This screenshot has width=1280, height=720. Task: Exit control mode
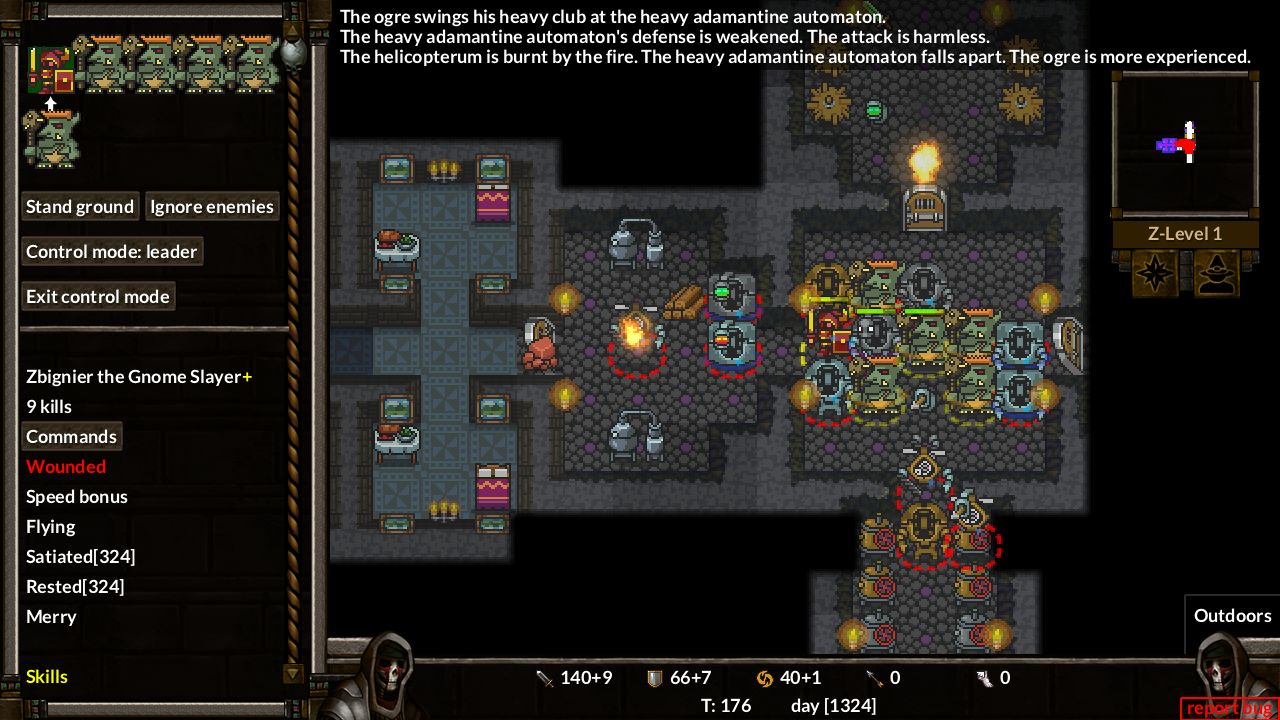click(97, 297)
